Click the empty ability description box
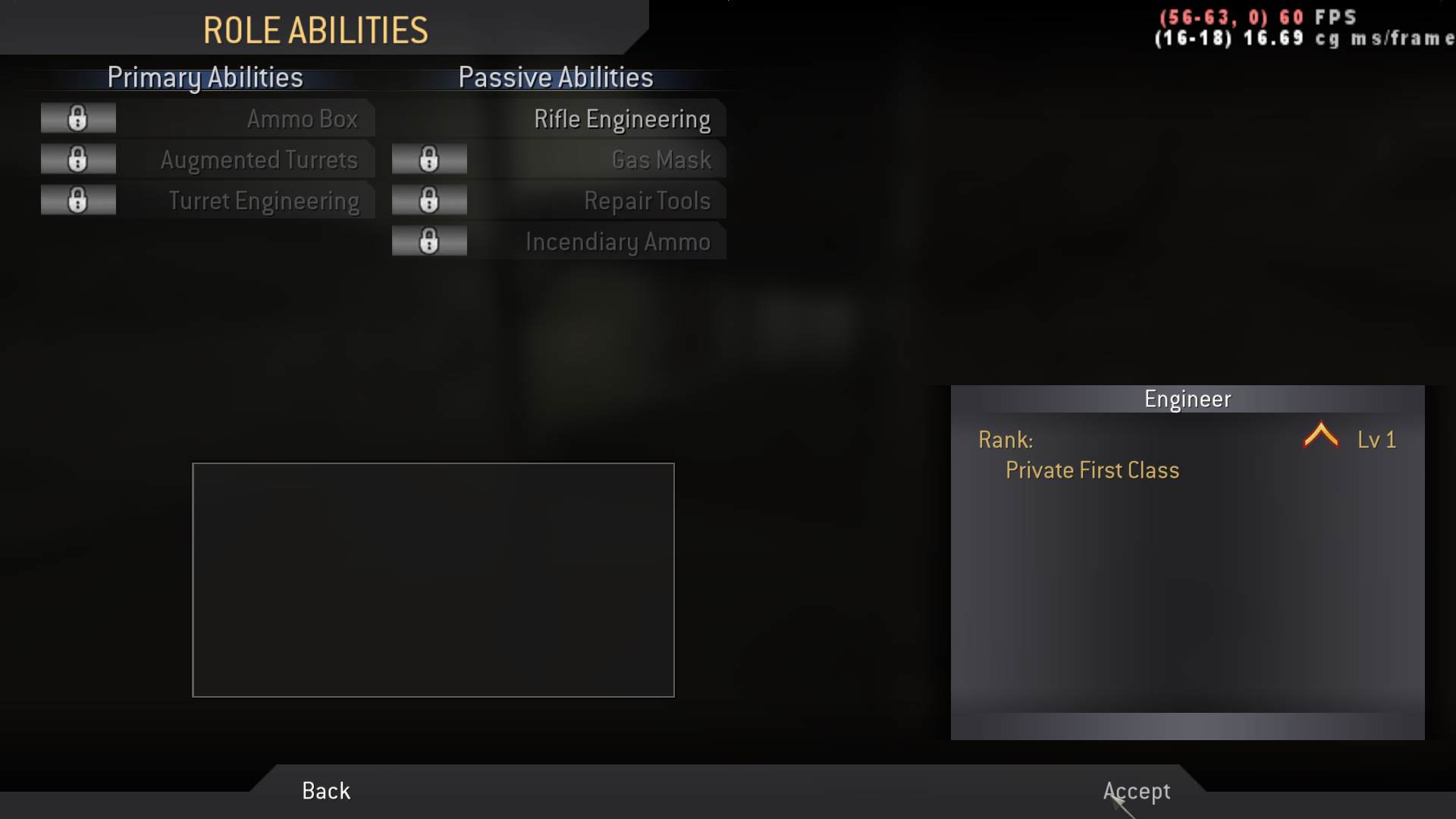 (x=433, y=579)
